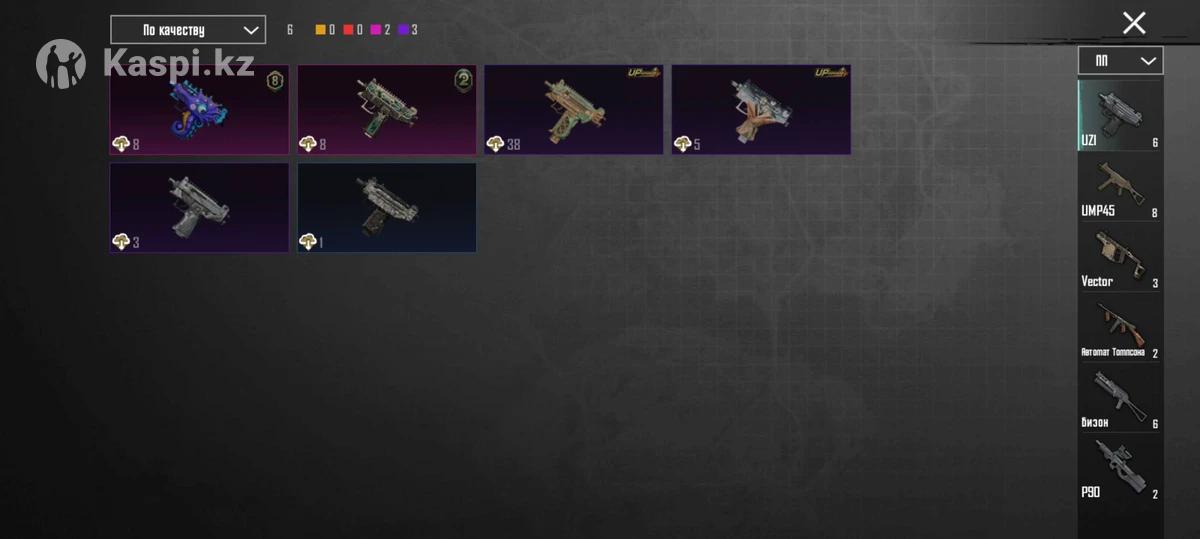Select the UZI skin tile with count 5
Viewport: 1200px width, 539px height.
(760, 110)
